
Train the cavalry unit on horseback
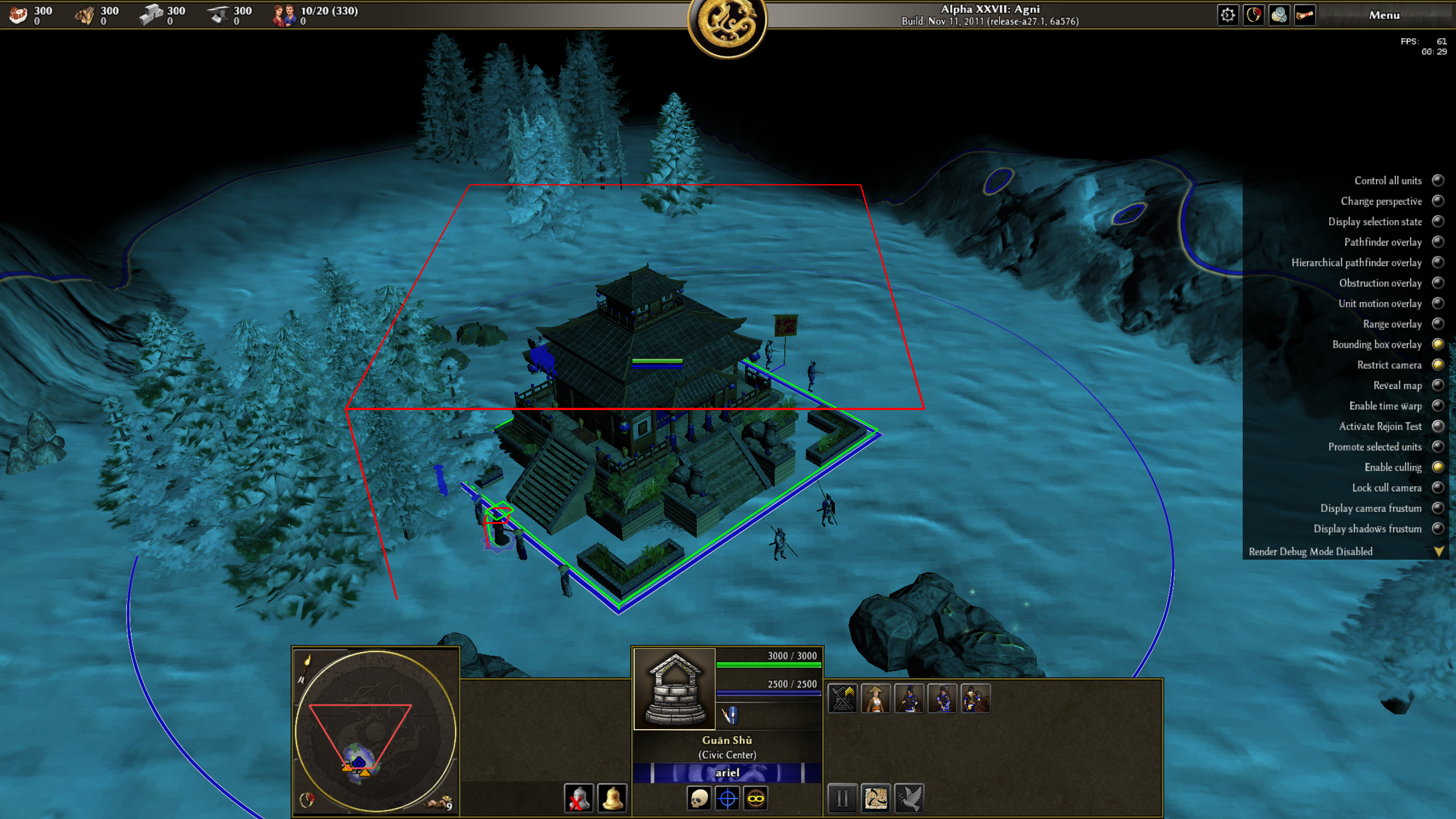tap(975, 698)
